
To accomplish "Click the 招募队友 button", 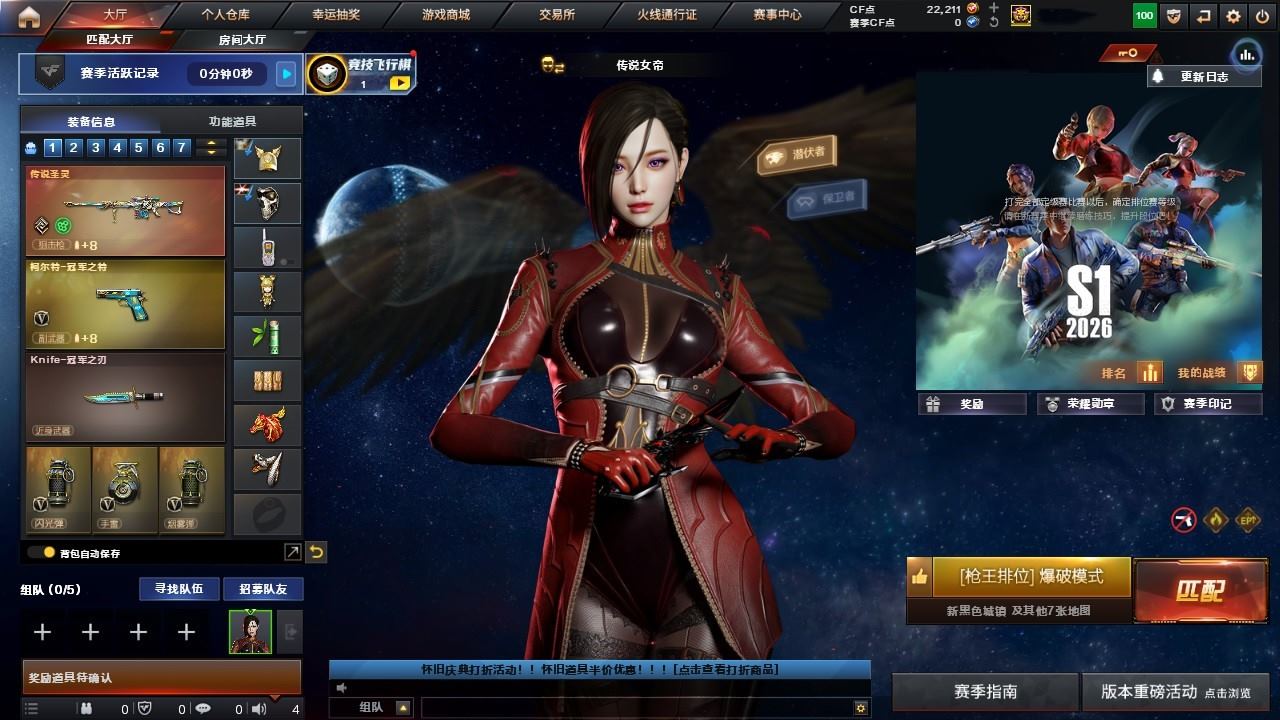I will click(263, 589).
